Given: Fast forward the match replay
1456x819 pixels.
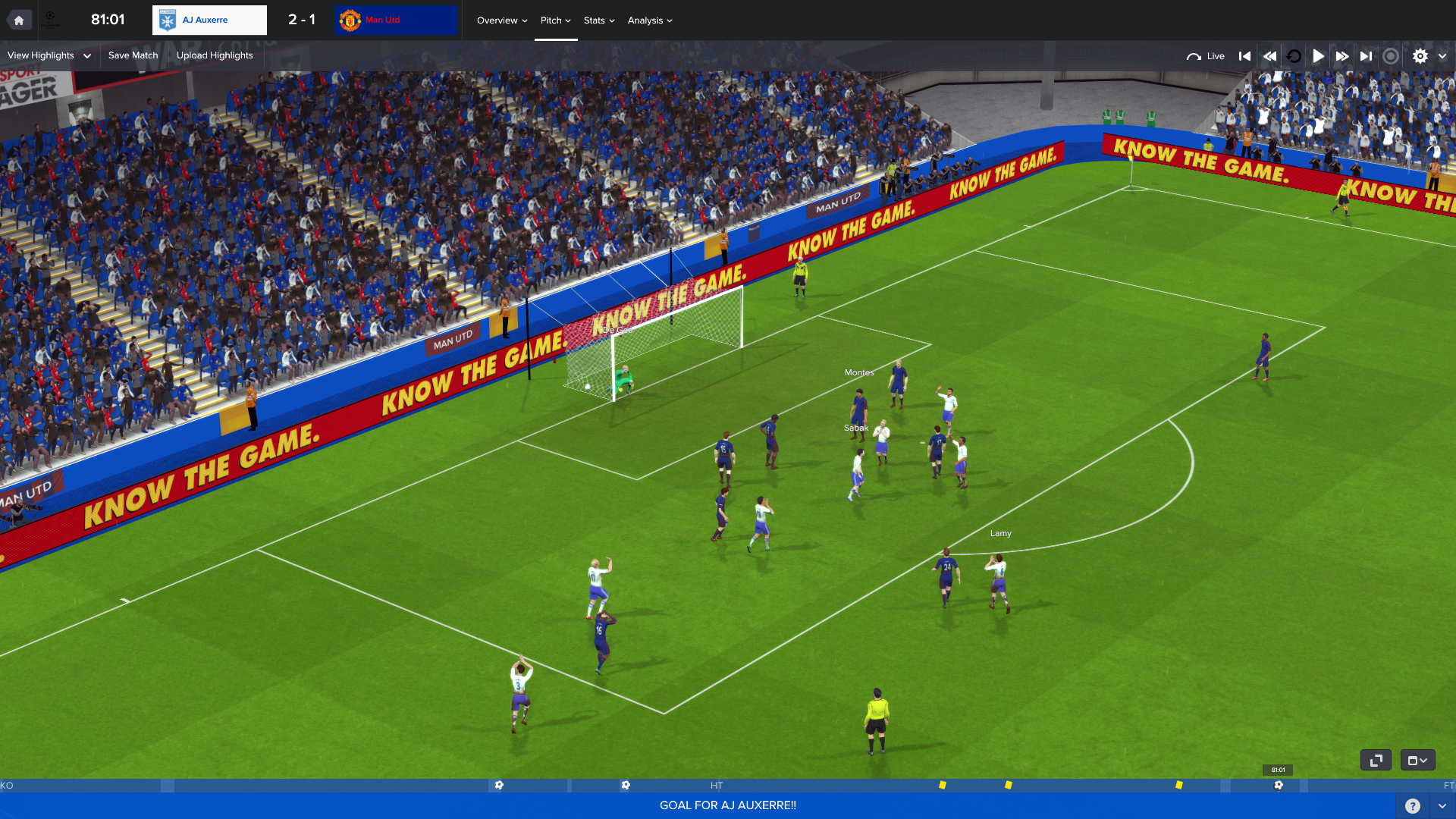Looking at the screenshot, I should click(x=1342, y=56).
